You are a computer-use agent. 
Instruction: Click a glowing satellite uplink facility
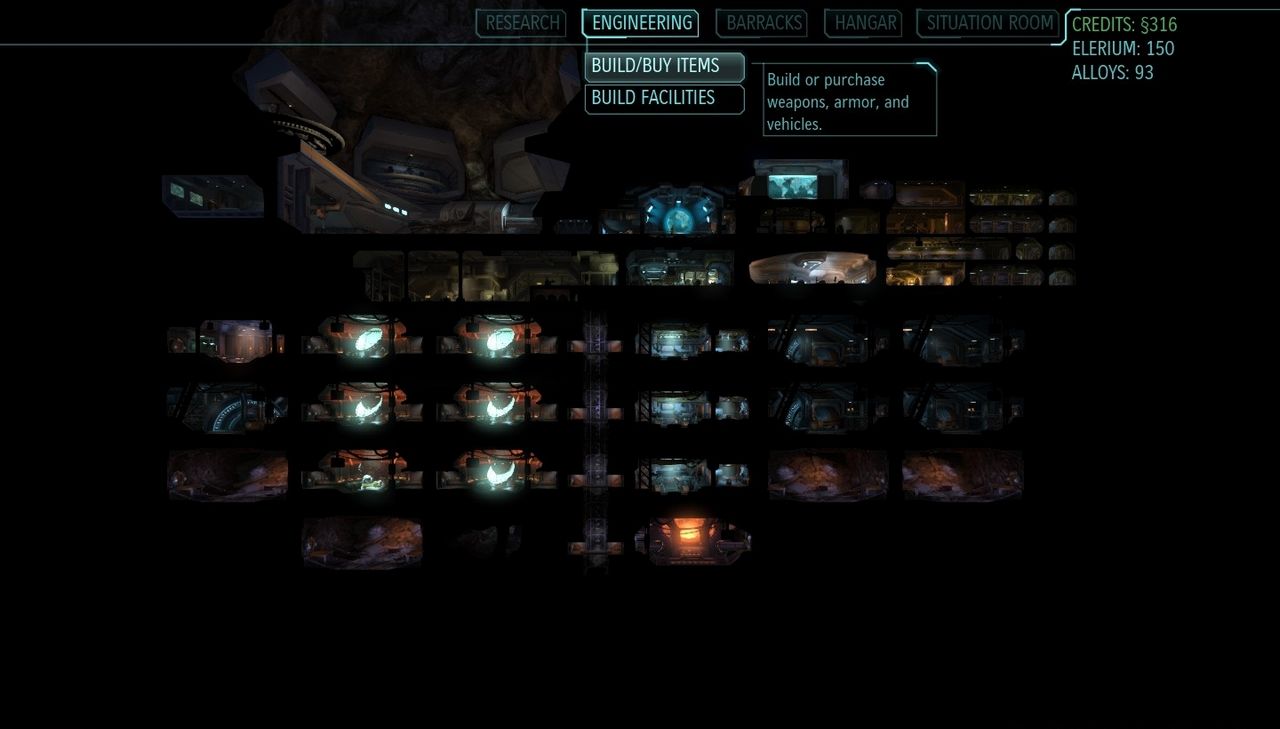tap(362, 340)
